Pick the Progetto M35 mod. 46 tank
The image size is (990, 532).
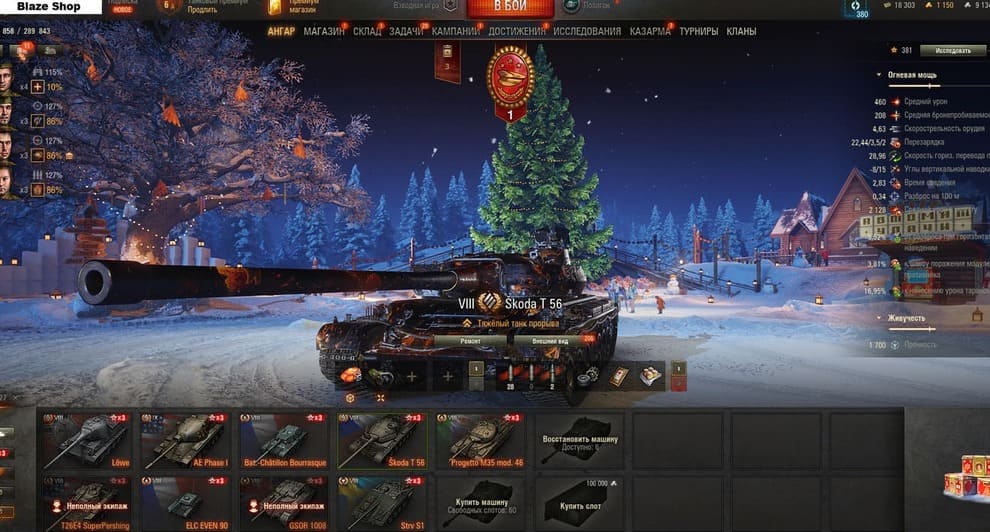(481, 440)
